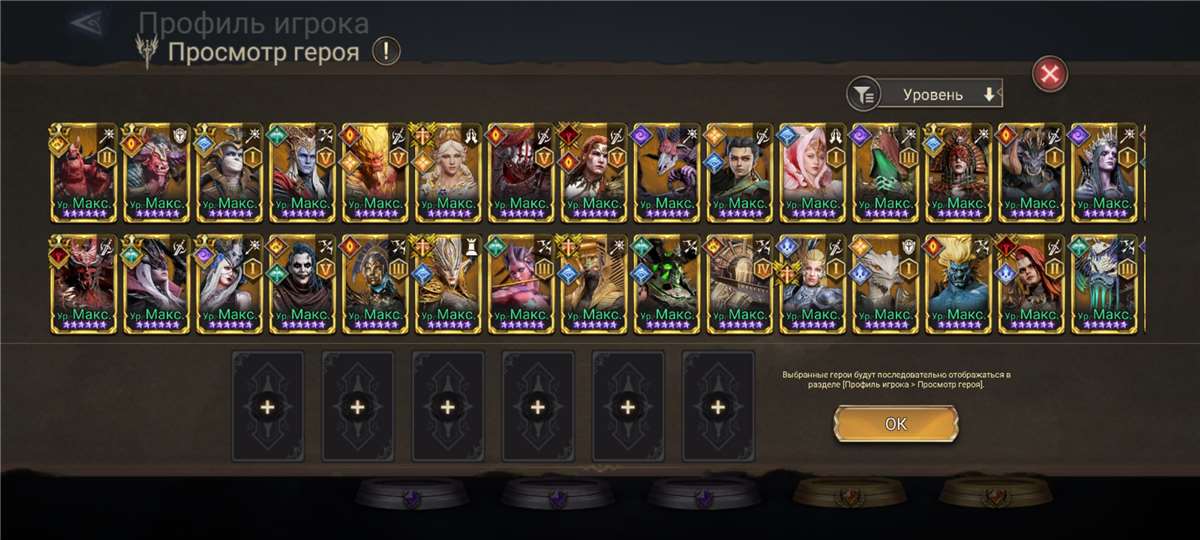This screenshot has height=540, width=1200.
Task: Select the blue-faced yellow-haired ogre card
Action: click(959, 282)
